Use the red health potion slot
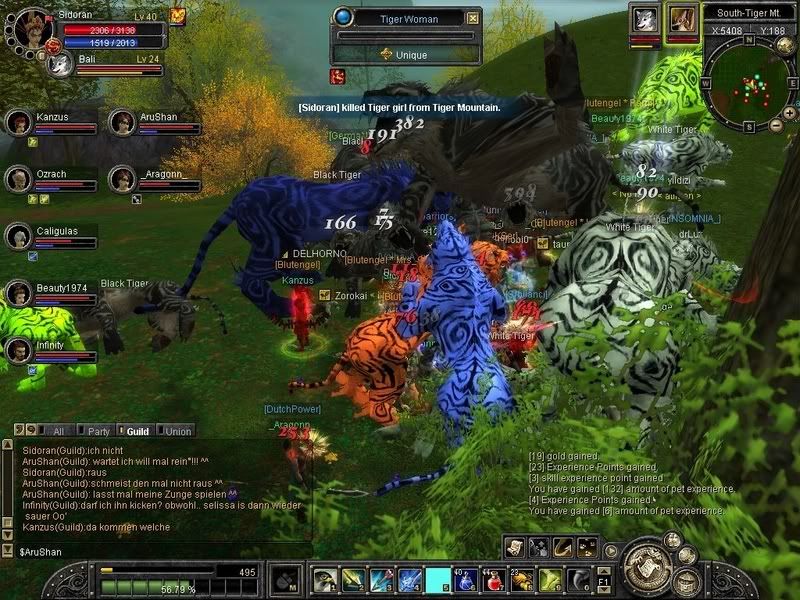 point(495,579)
